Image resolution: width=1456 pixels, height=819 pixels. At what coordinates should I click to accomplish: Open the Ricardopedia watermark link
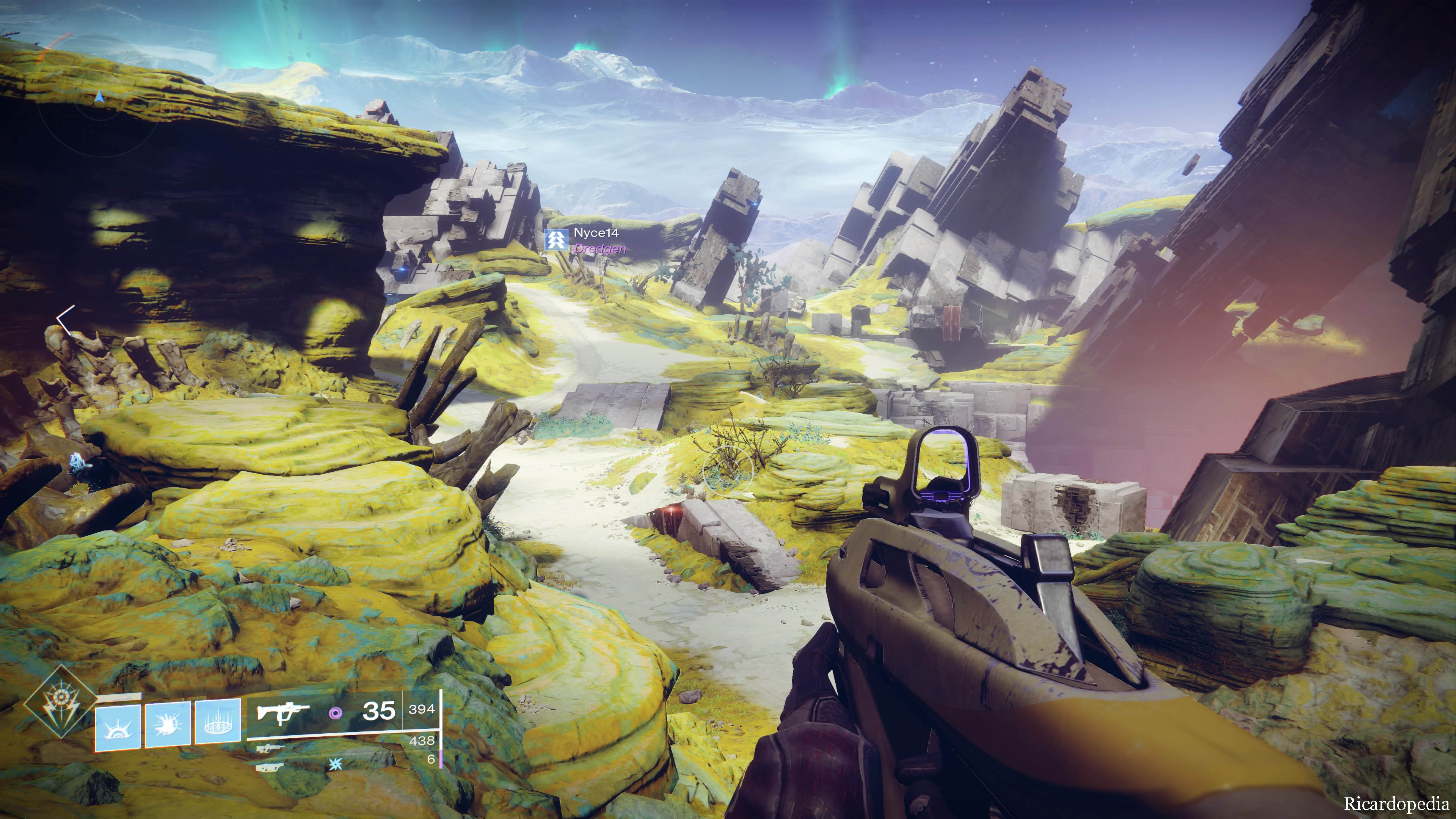click(x=1396, y=803)
